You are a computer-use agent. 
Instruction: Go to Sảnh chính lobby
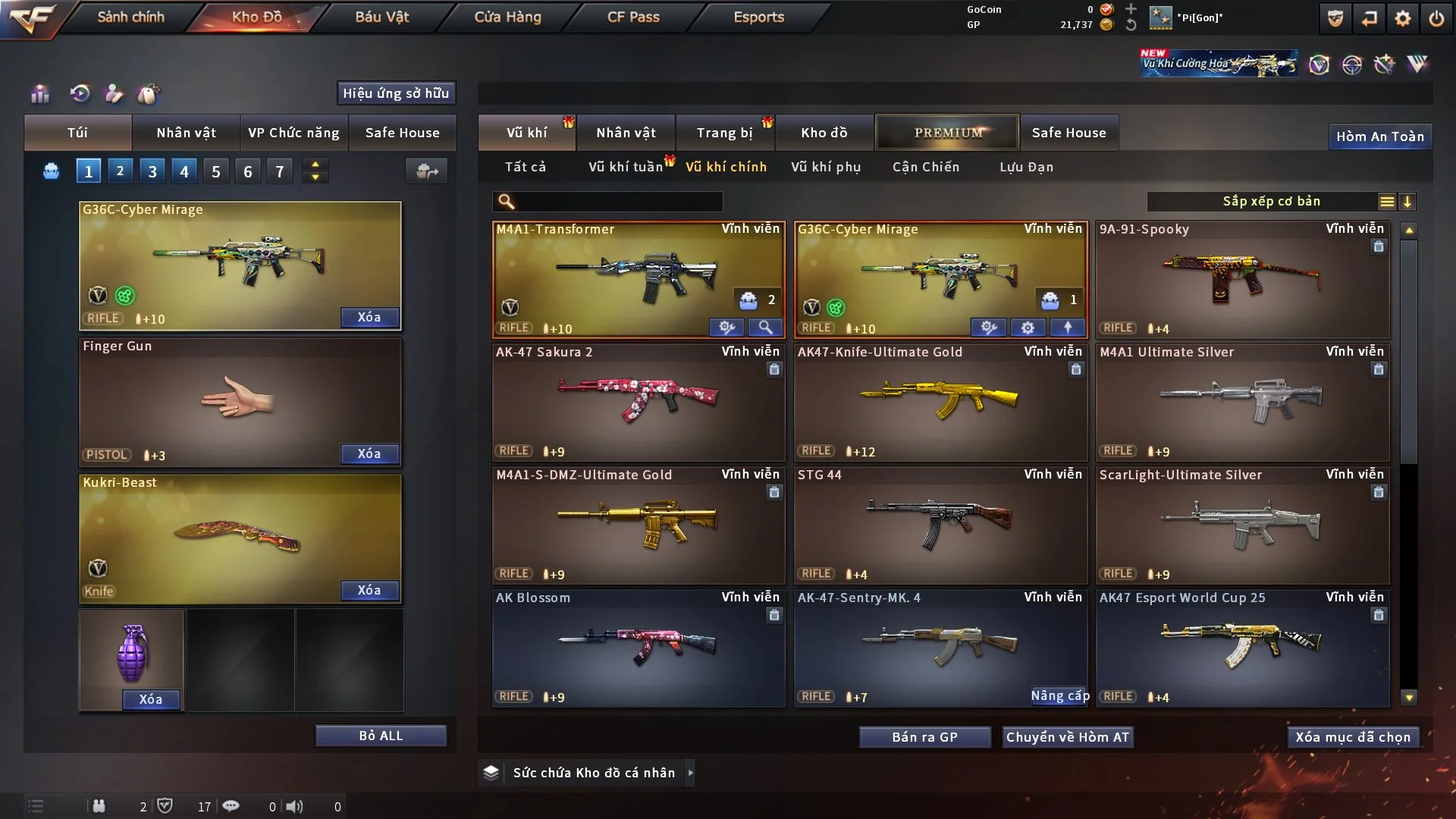point(130,17)
